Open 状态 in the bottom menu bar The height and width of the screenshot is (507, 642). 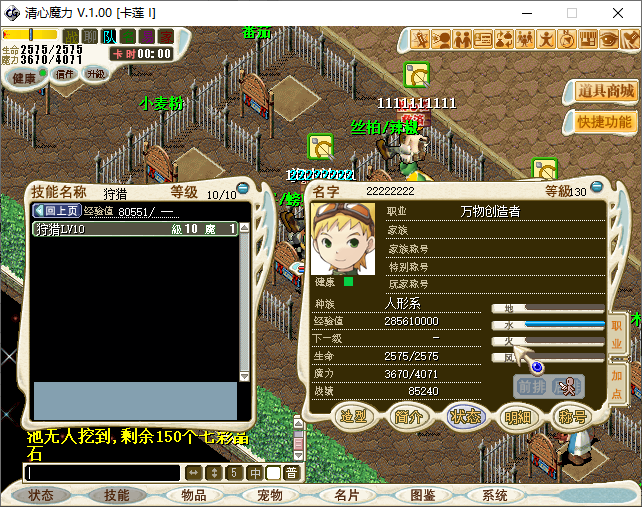coord(41,495)
